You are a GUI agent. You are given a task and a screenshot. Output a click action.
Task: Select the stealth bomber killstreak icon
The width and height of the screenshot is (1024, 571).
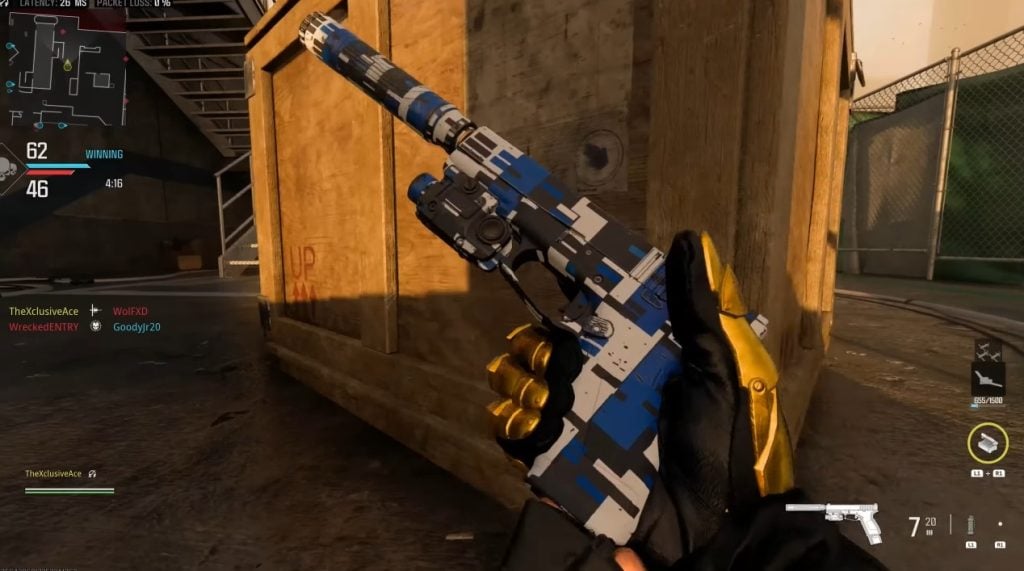[987, 378]
